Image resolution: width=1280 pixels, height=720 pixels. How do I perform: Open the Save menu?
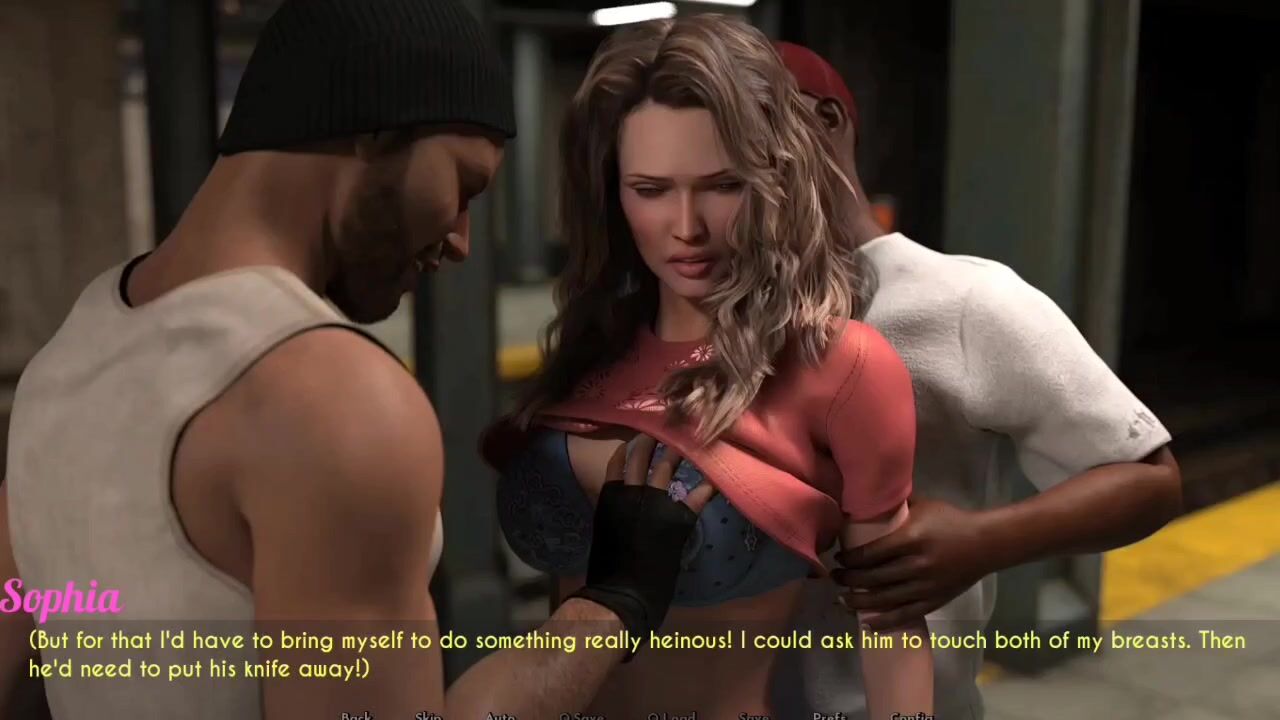(x=754, y=716)
